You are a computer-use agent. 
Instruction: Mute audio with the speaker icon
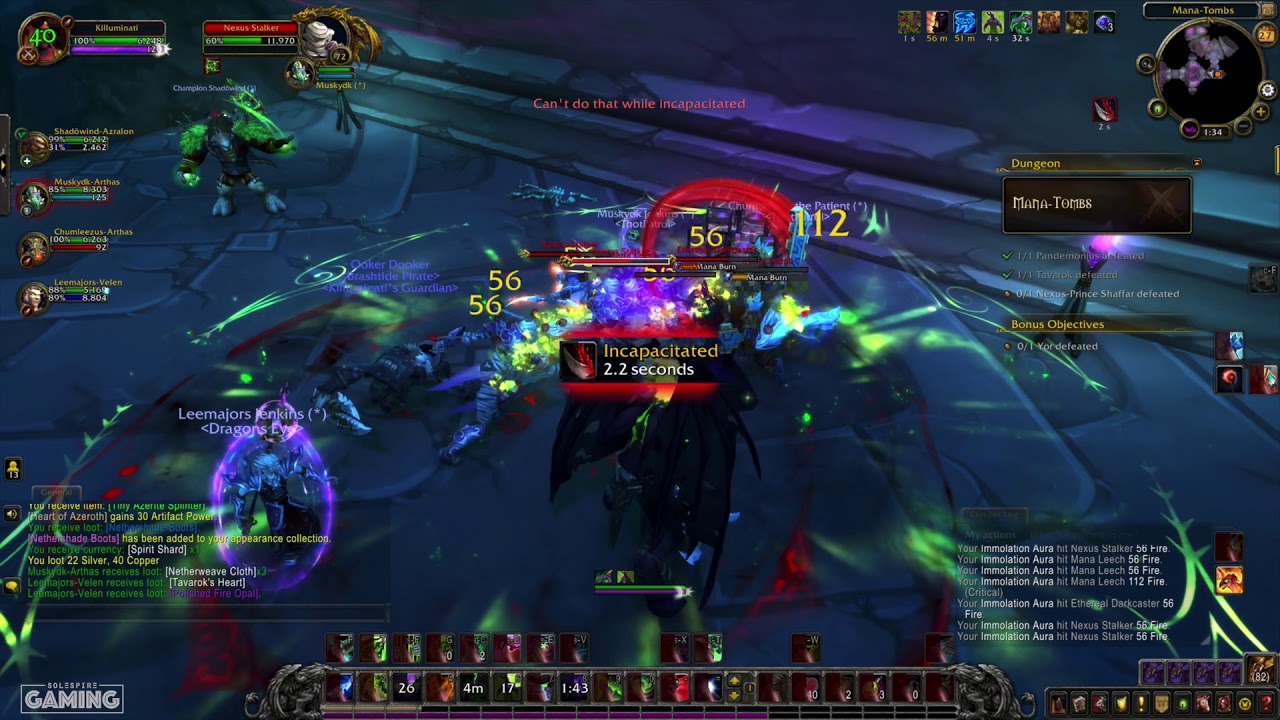11,513
